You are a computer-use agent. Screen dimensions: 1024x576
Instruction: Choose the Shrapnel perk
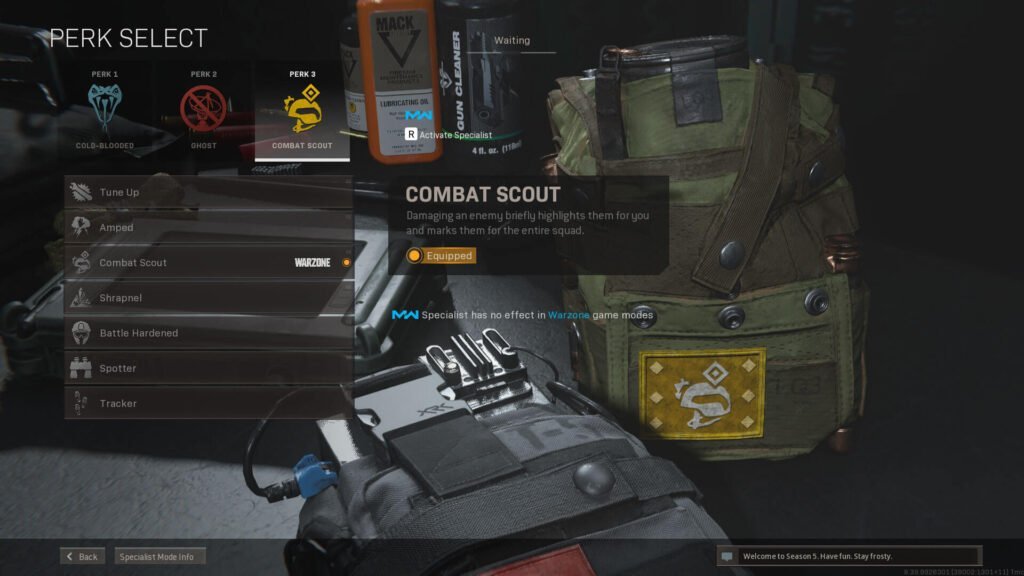point(208,297)
